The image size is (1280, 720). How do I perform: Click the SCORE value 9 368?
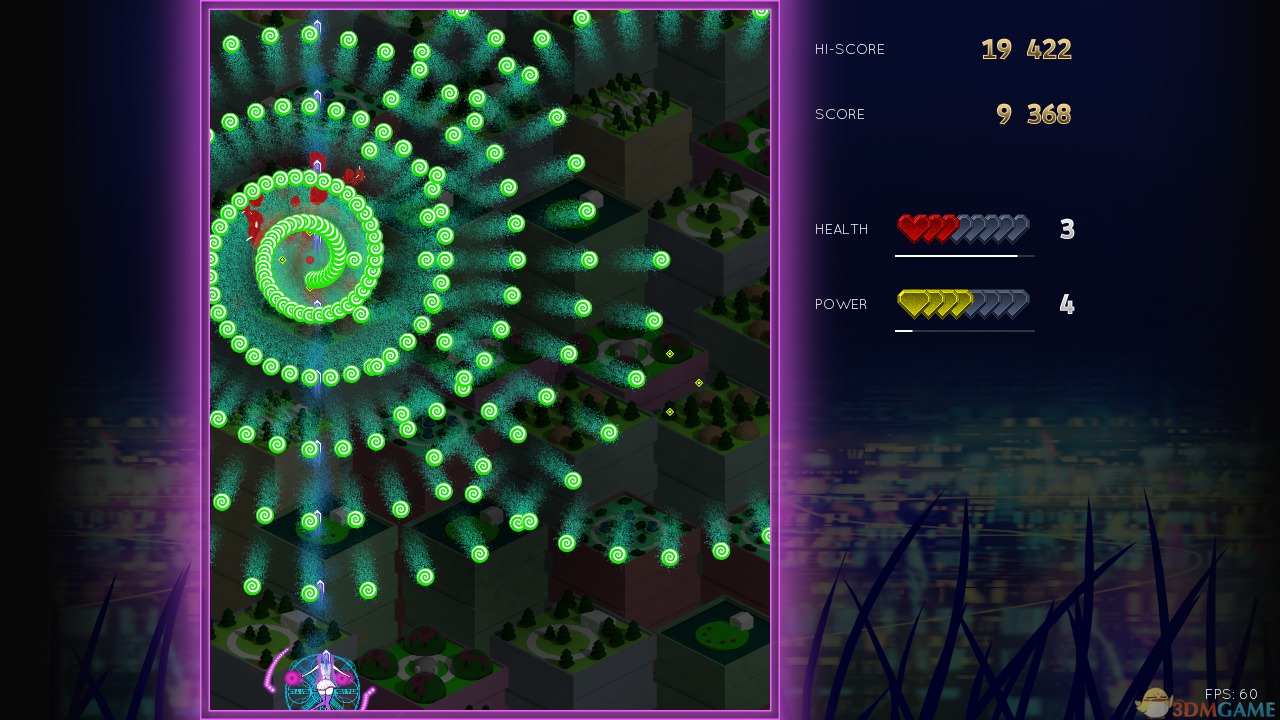pyautogui.click(x=1032, y=114)
